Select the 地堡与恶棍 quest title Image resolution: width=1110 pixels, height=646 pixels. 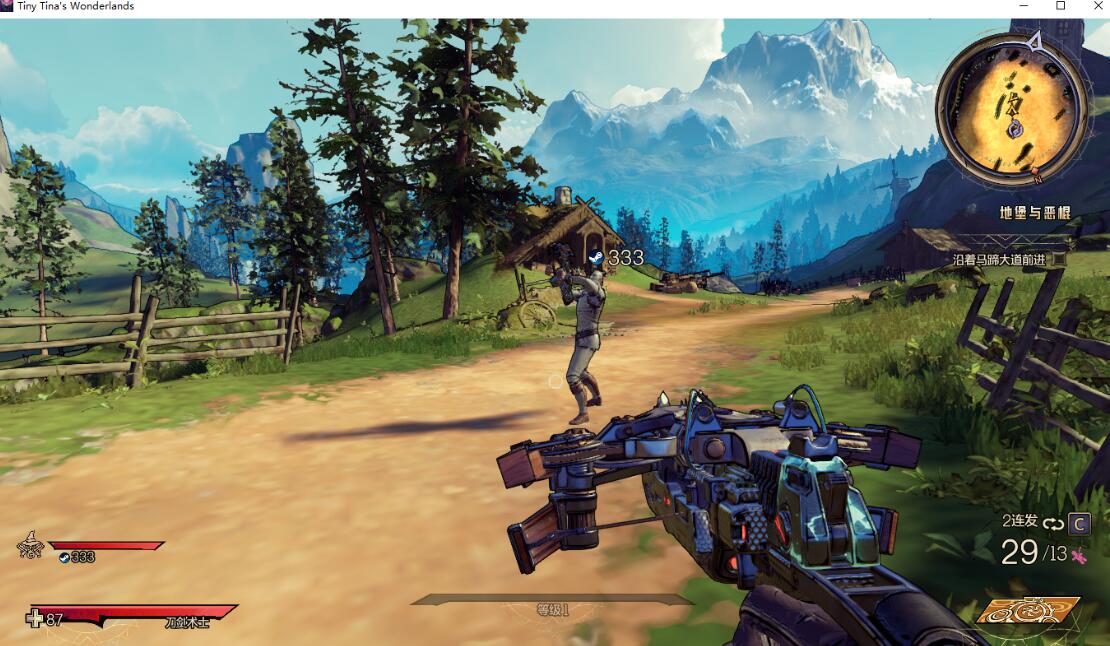(1033, 212)
